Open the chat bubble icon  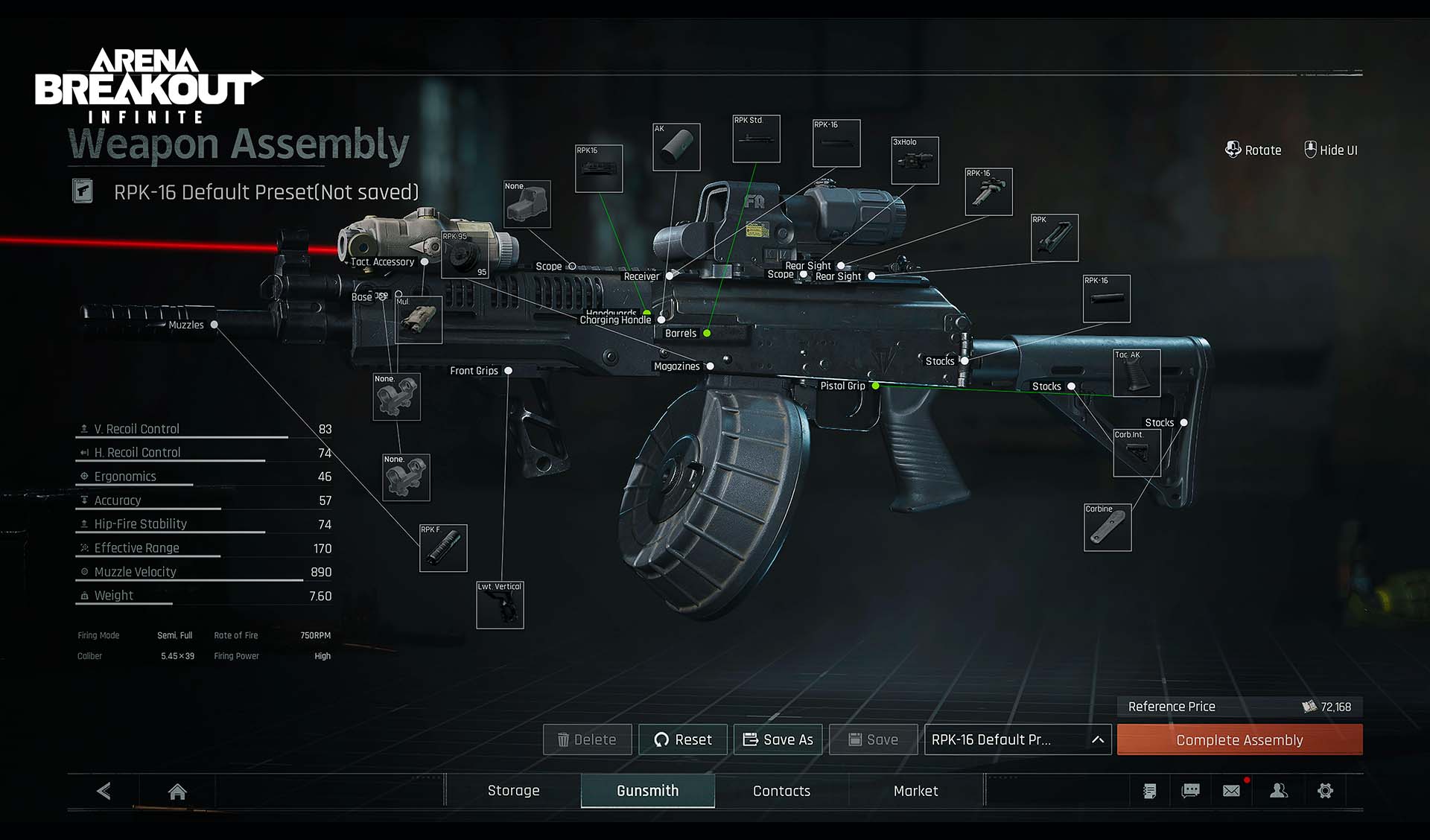pyautogui.click(x=1190, y=791)
